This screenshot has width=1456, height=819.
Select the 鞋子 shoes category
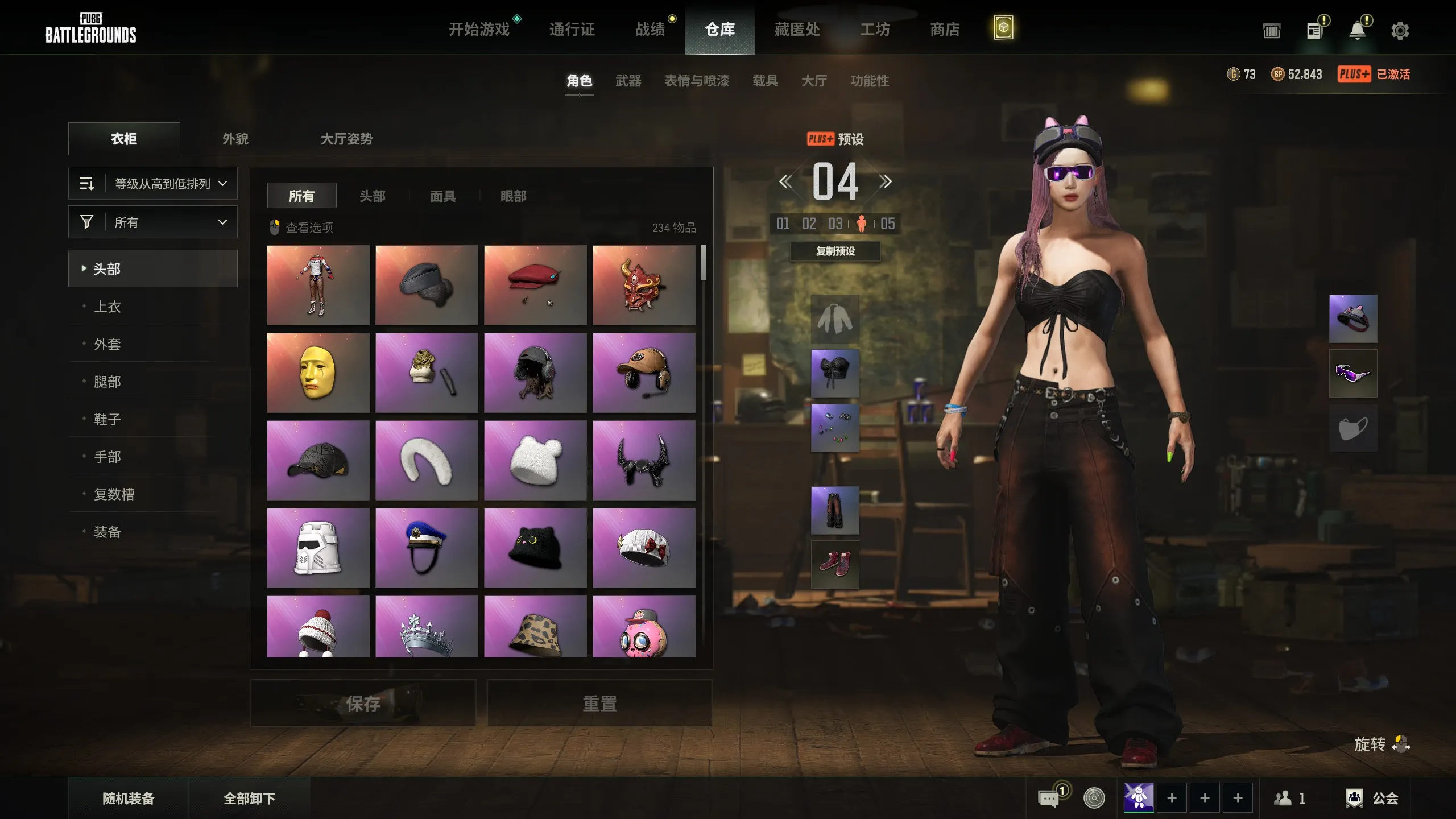pyautogui.click(x=107, y=419)
